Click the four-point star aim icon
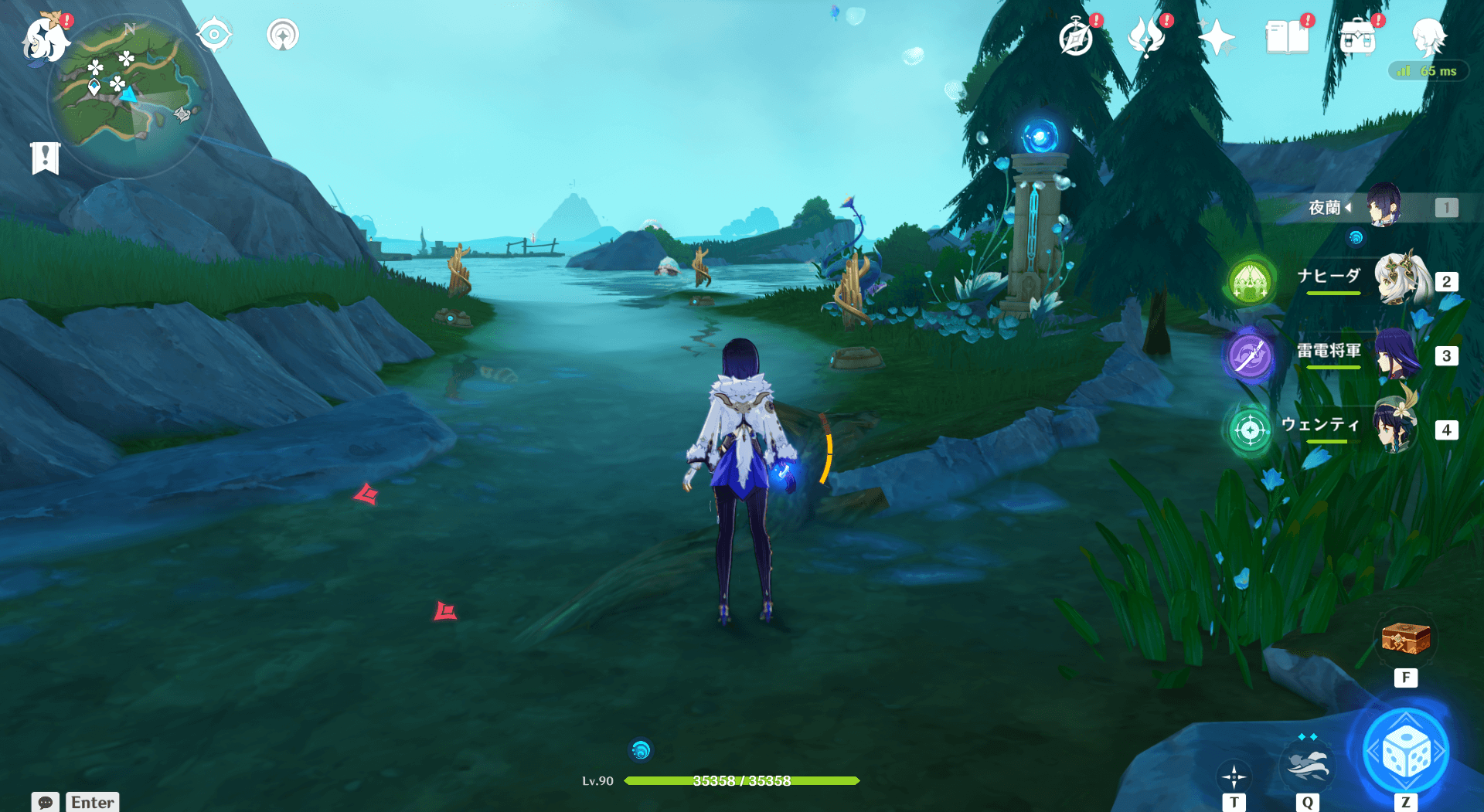1484x812 pixels. [x=1234, y=776]
